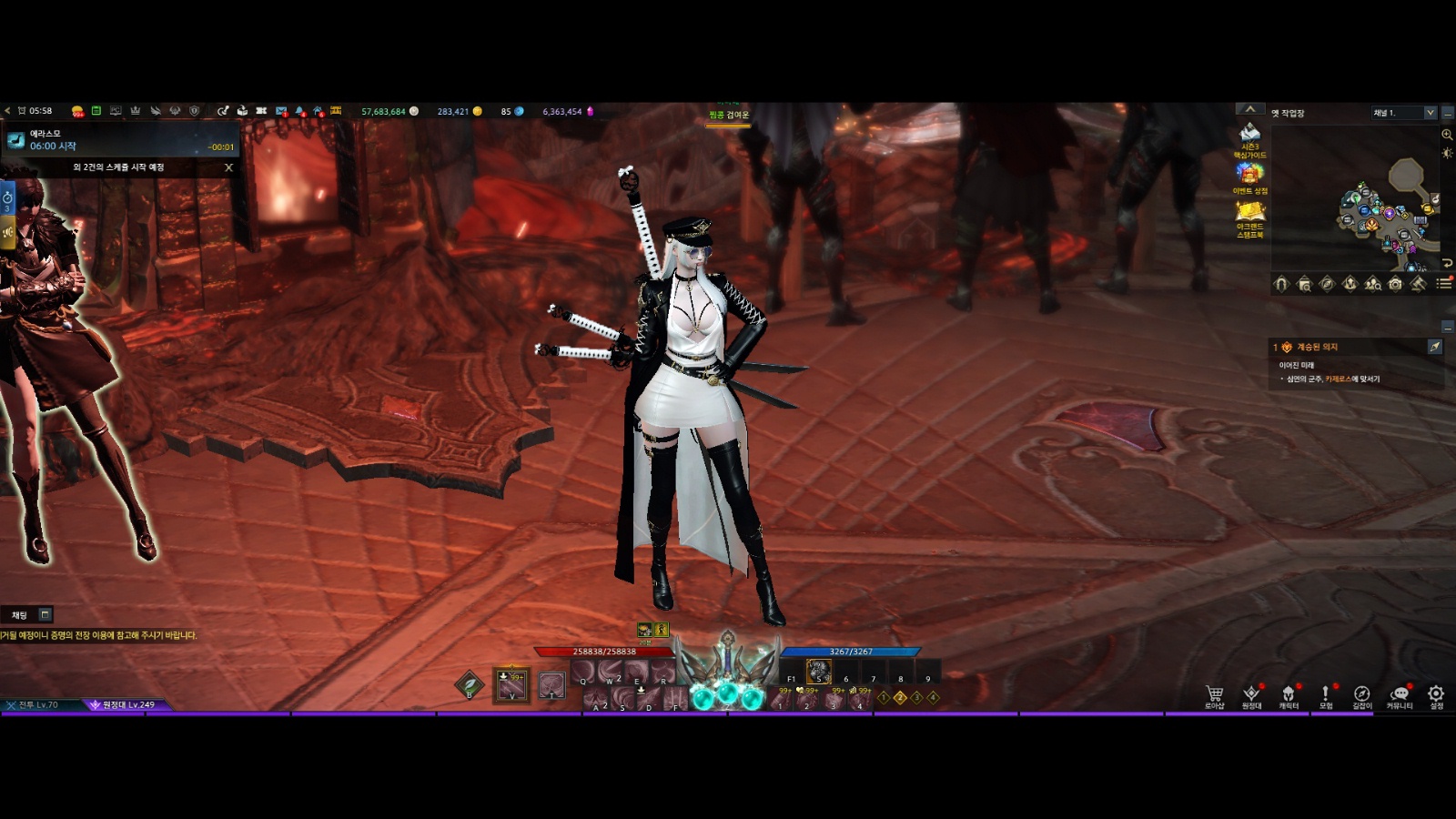Viewport: 1456px width, 819px height.
Task: Zoom the minimap with the magnifier button
Action: [x=1447, y=135]
